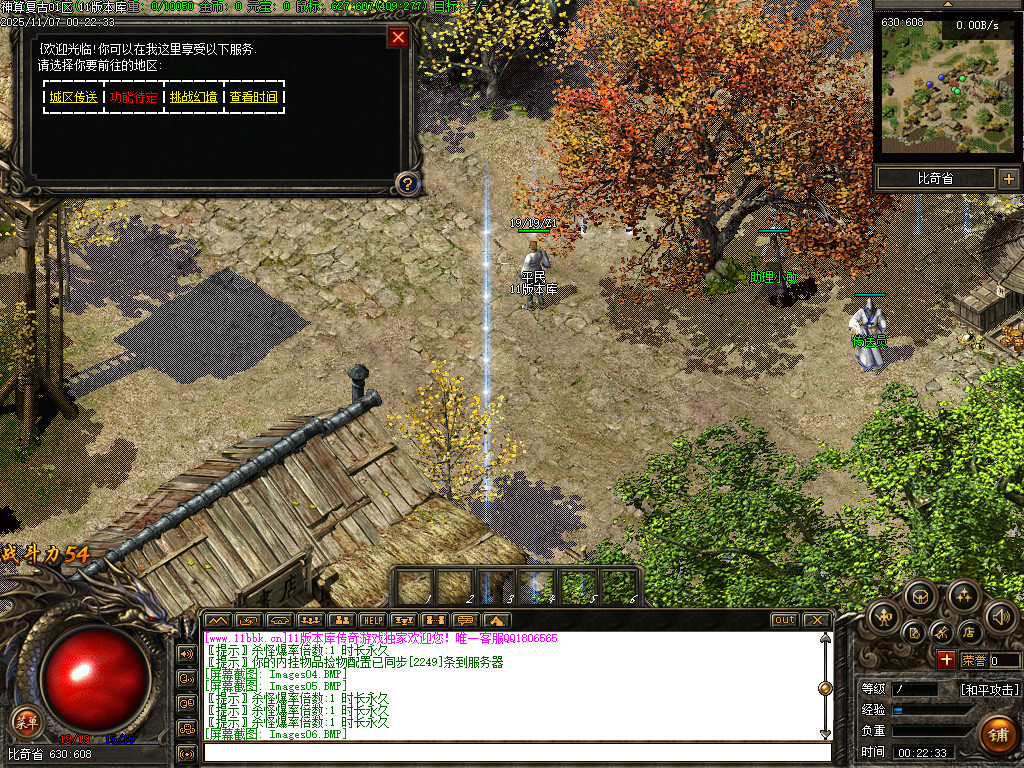The width and height of the screenshot is (1024, 768).
Task: Toggle the sound speaker icon
Action: click(x=1000, y=615)
